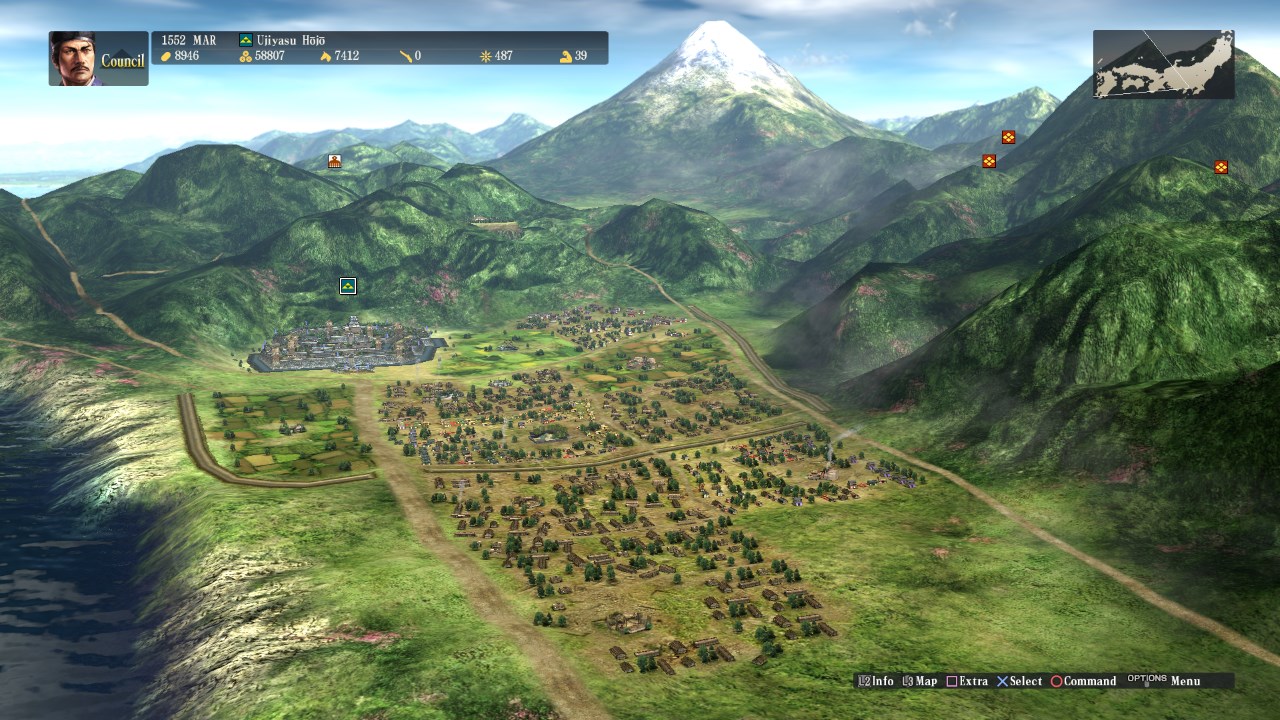Click the Select action in the bottom bar
This screenshot has width=1280, height=720.
point(1022,680)
